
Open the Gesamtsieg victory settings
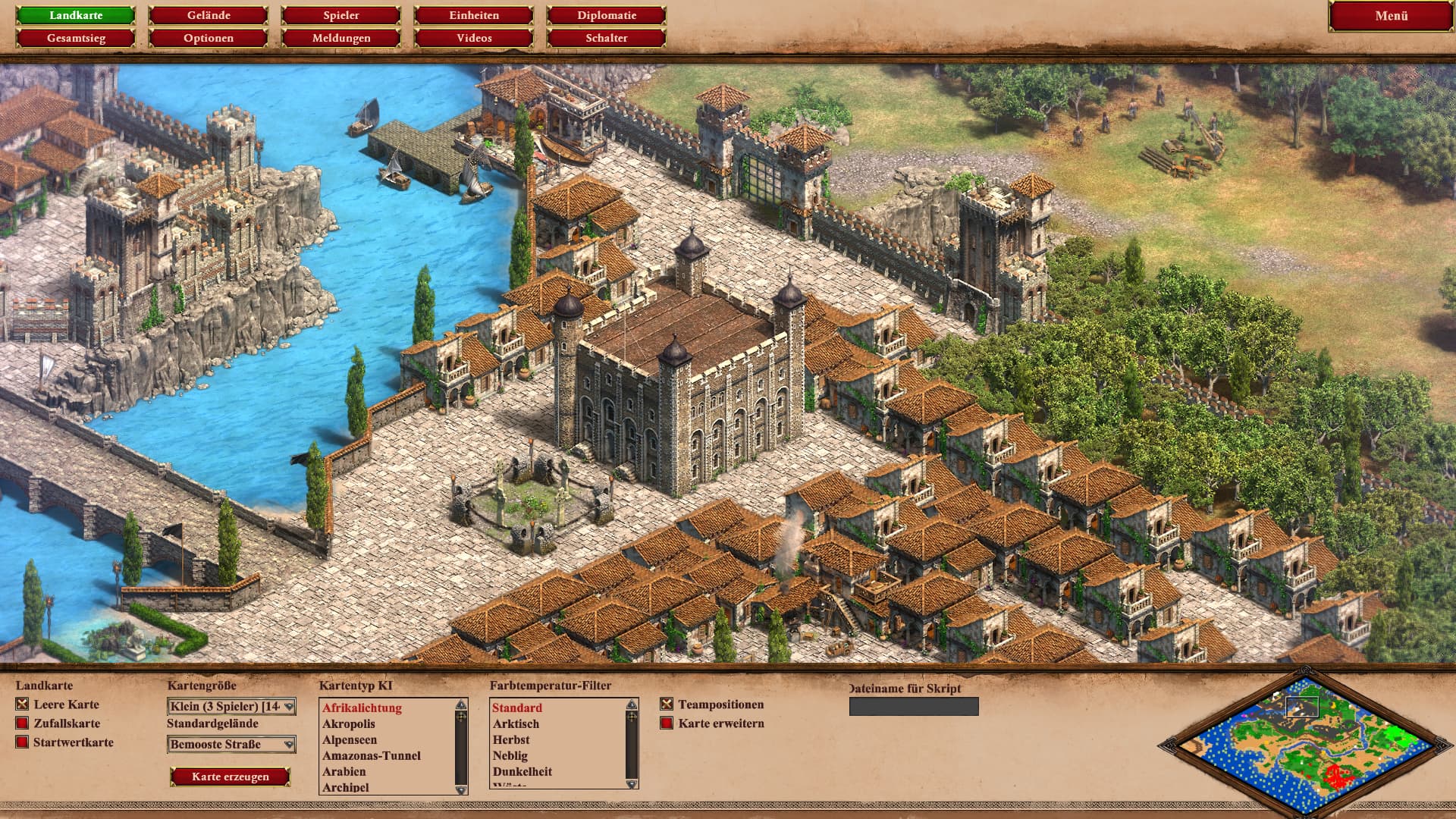tap(76, 38)
